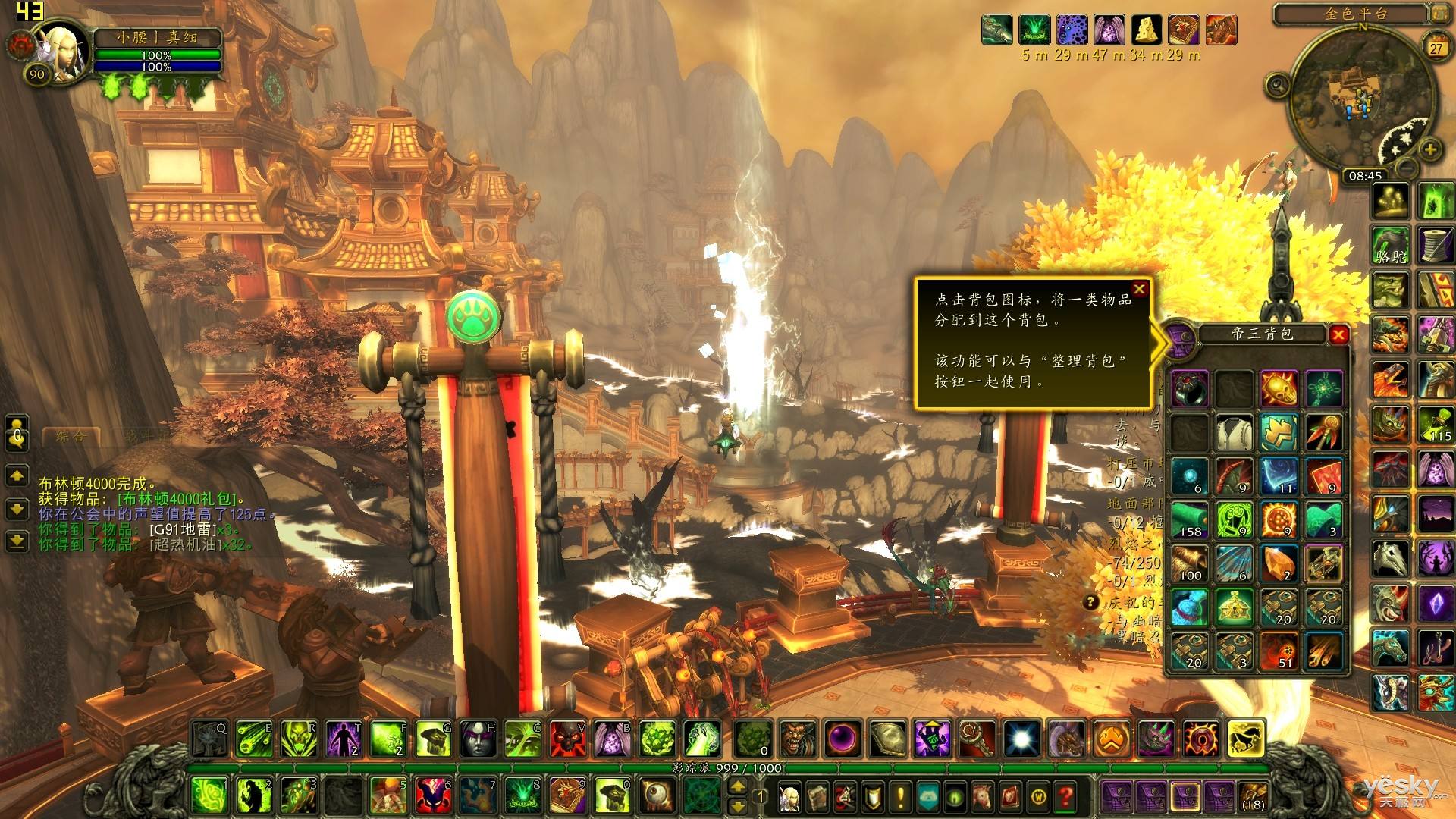Open the backpack showing 18 free slots

coord(1253,796)
